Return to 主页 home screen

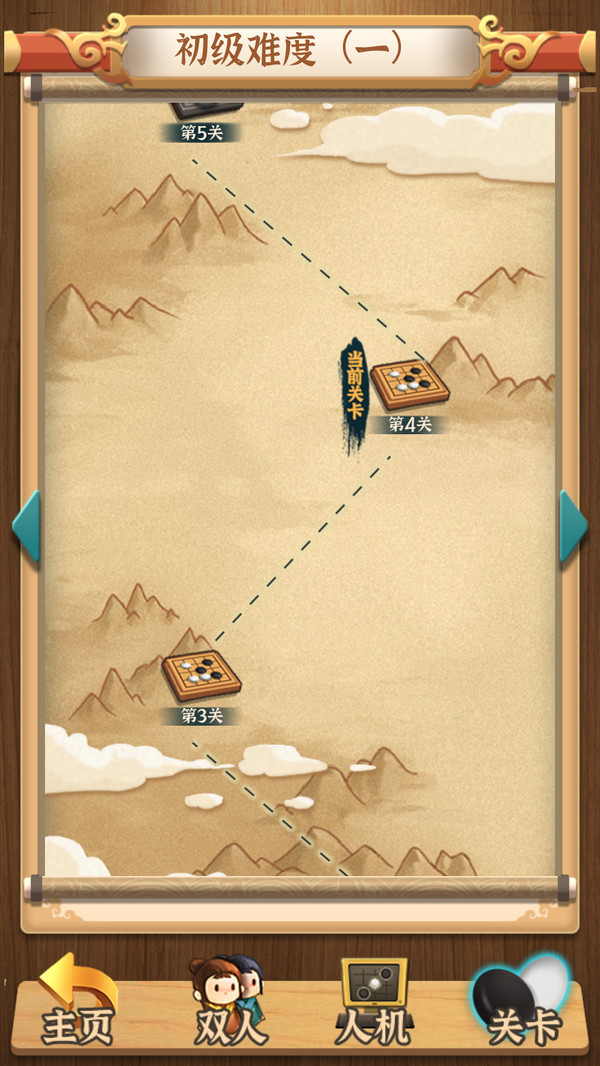point(77,1004)
